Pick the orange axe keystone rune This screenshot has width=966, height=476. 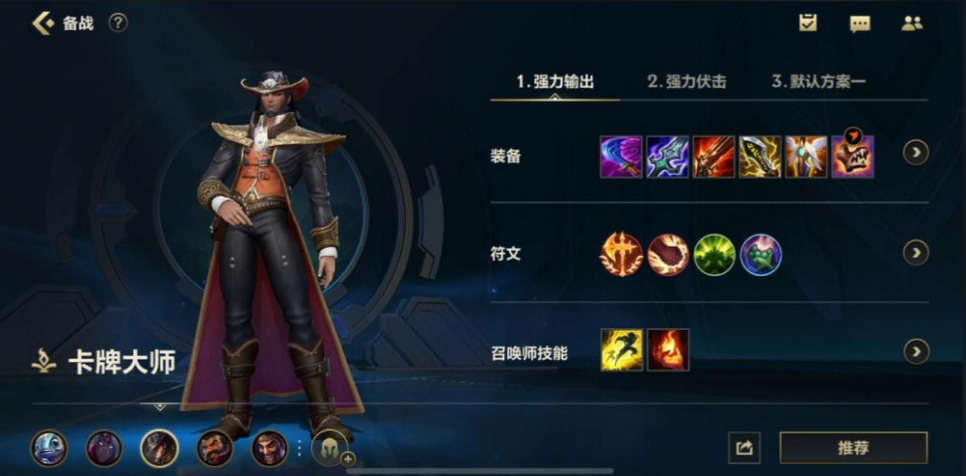[x=621, y=255]
